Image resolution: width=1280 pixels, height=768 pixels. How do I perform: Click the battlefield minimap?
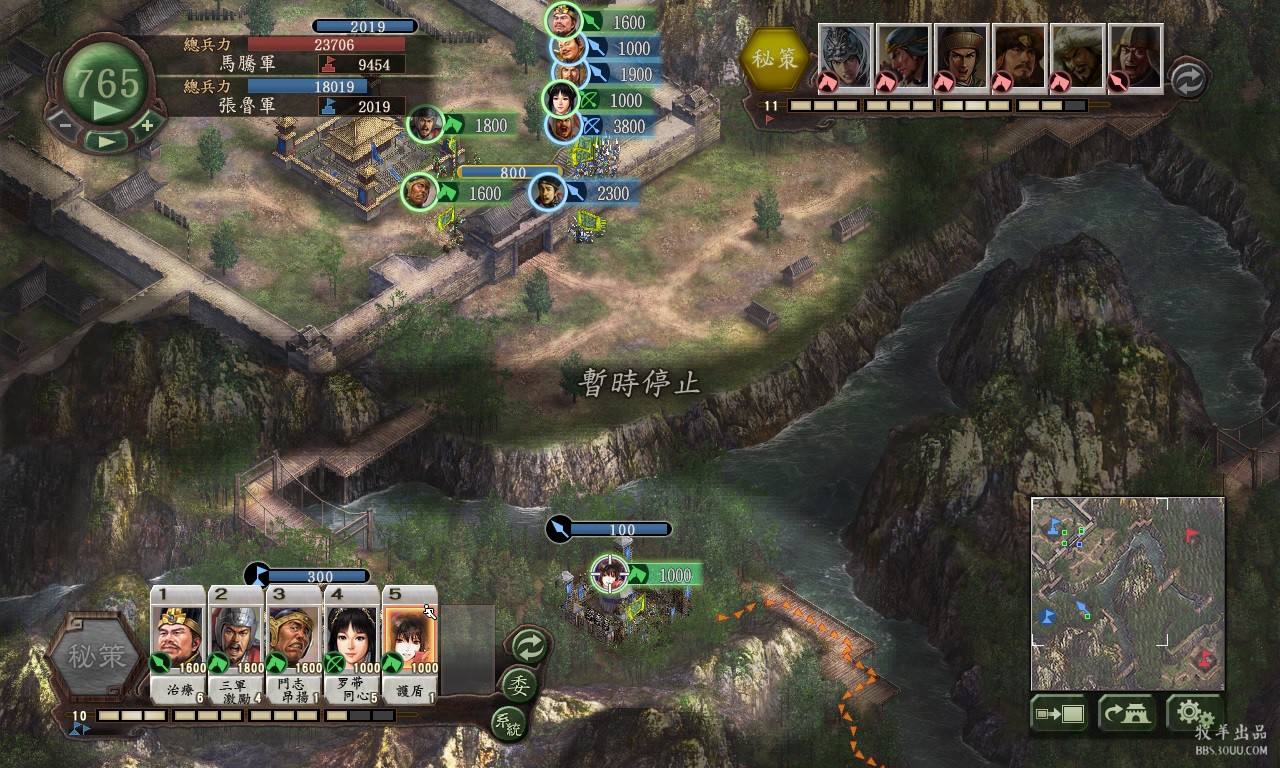[x=1127, y=593]
